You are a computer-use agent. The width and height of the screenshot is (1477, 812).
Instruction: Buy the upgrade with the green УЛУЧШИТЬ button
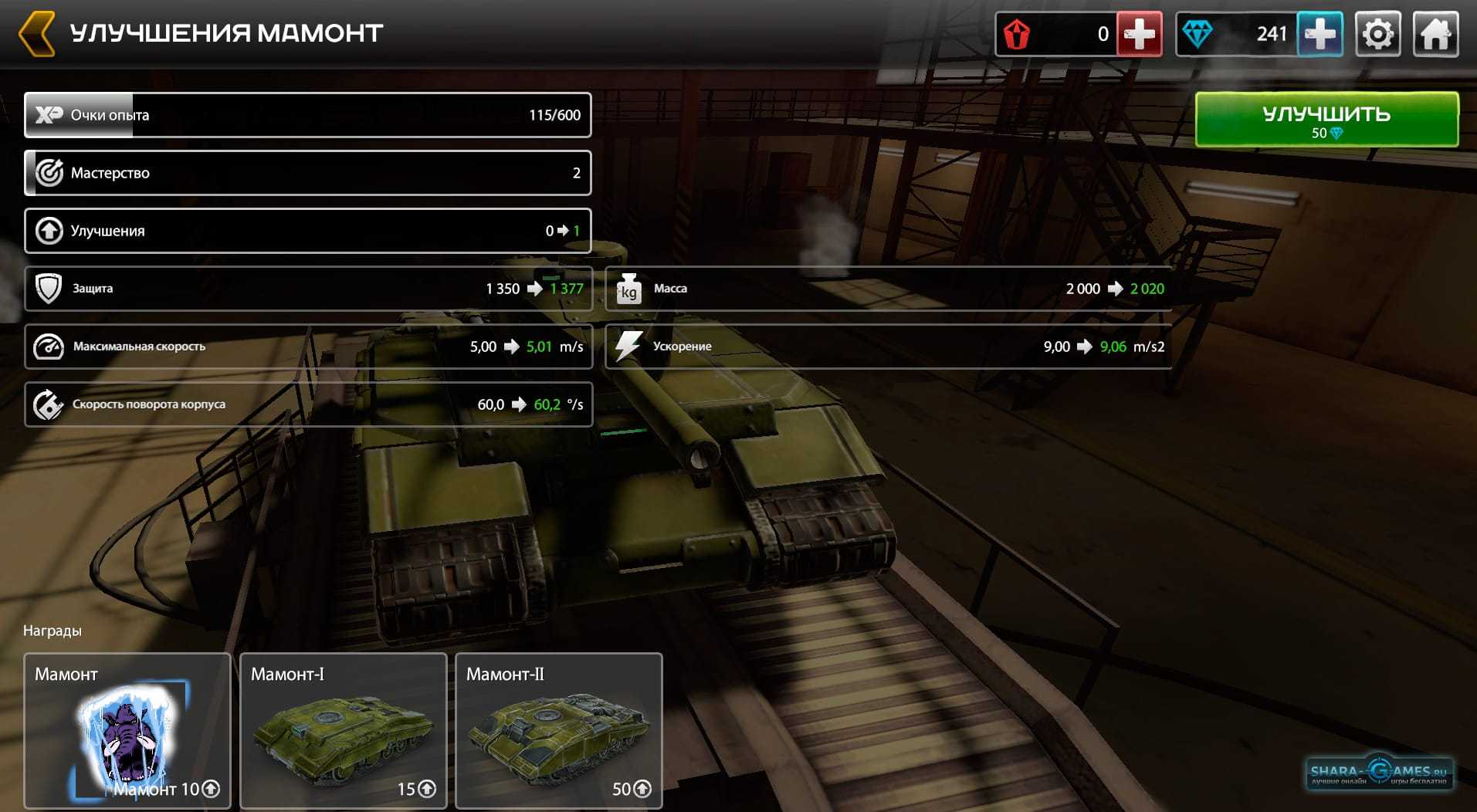tap(1326, 120)
